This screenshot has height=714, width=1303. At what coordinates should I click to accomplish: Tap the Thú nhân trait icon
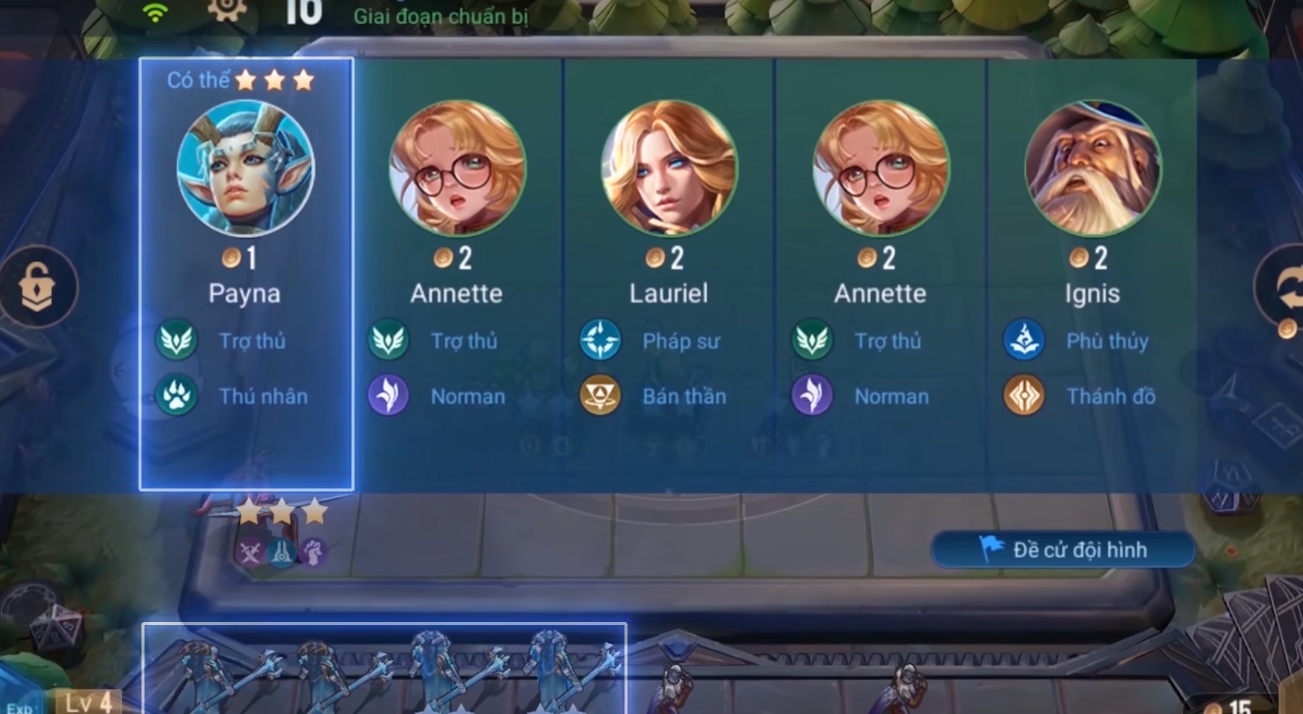click(176, 396)
